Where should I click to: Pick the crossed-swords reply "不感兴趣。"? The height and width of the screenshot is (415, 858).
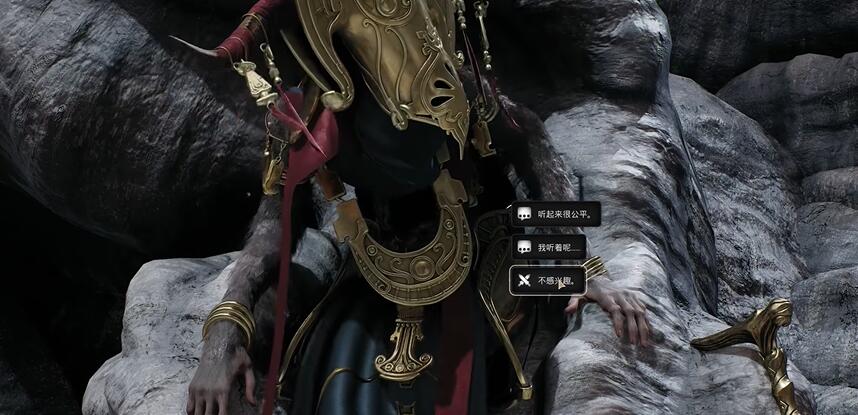point(549,281)
